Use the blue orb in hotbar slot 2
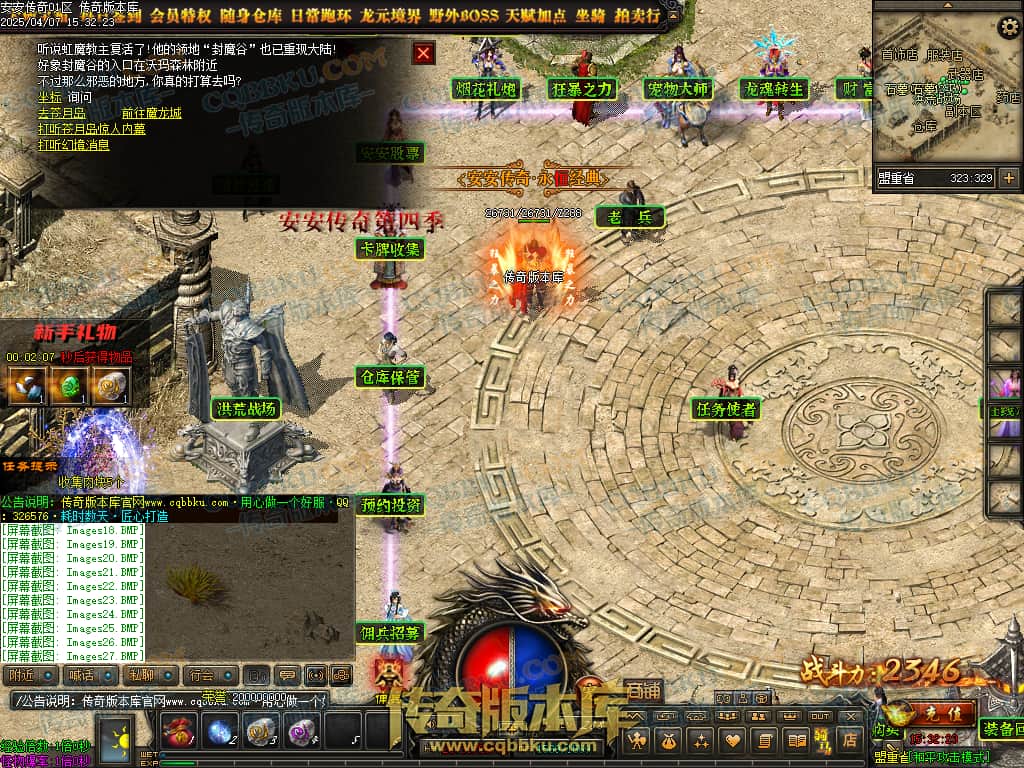1024x768 pixels. pyautogui.click(x=220, y=732)
